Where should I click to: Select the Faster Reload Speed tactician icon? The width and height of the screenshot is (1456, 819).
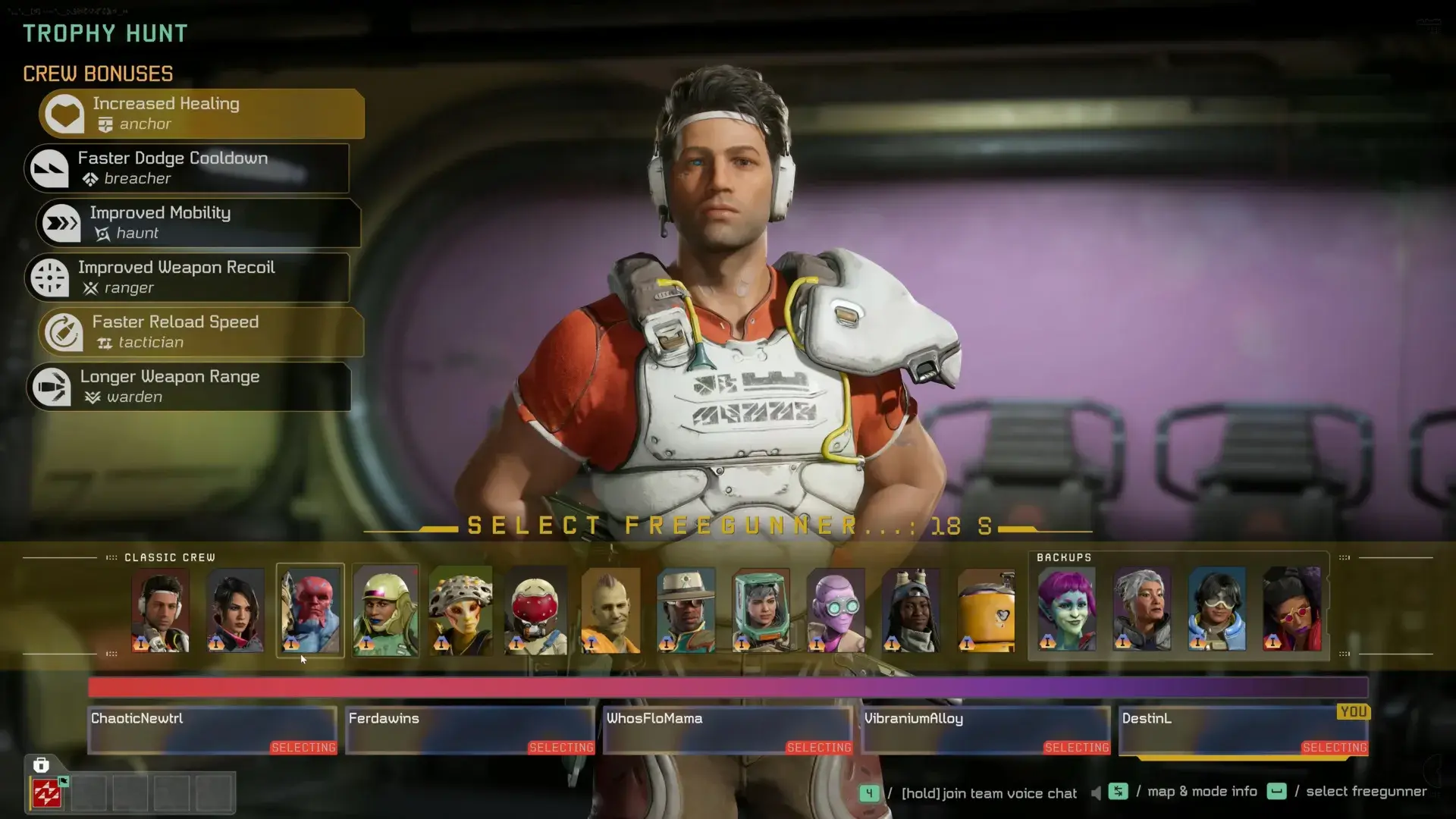64,331
